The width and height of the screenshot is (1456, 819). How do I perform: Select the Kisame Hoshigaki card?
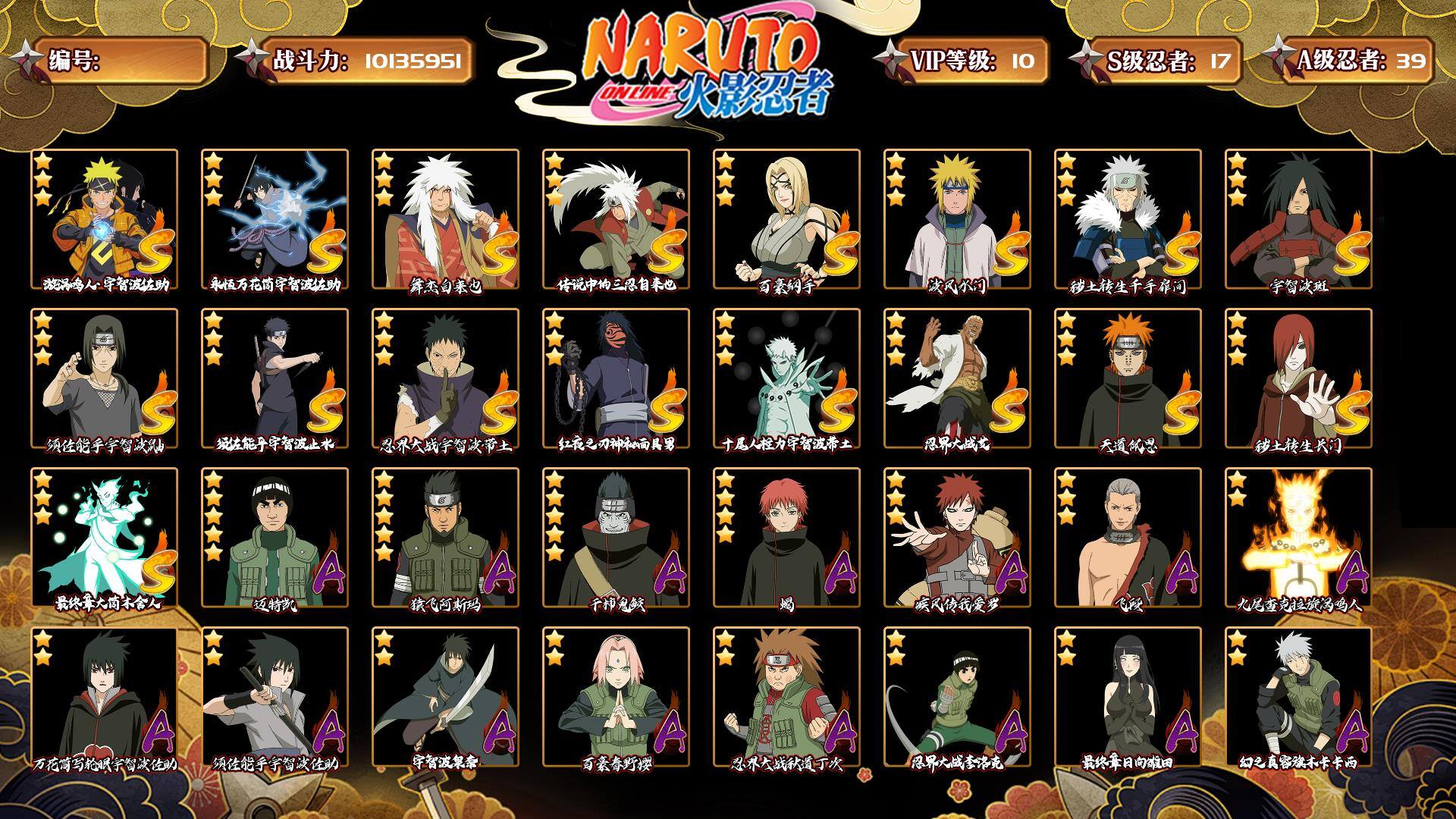click(x=616, y=538)
